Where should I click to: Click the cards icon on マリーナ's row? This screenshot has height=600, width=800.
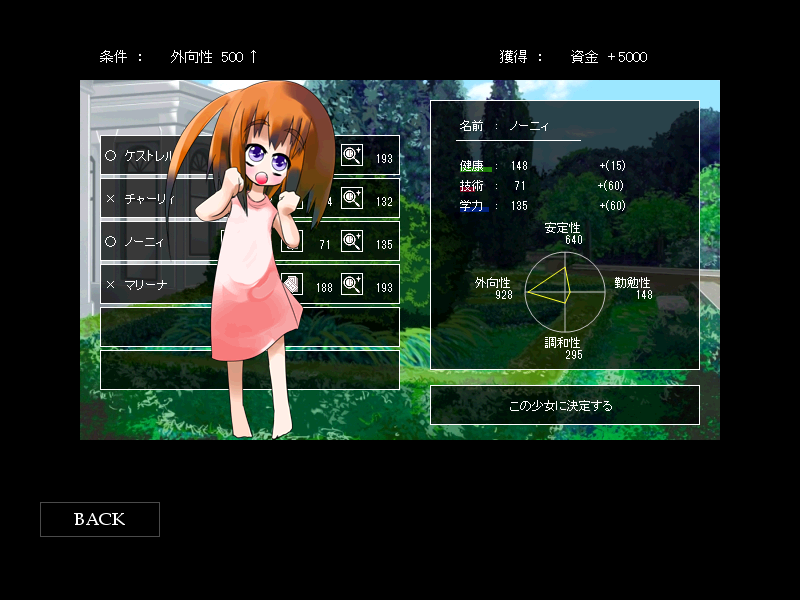(x=292, y=284)
